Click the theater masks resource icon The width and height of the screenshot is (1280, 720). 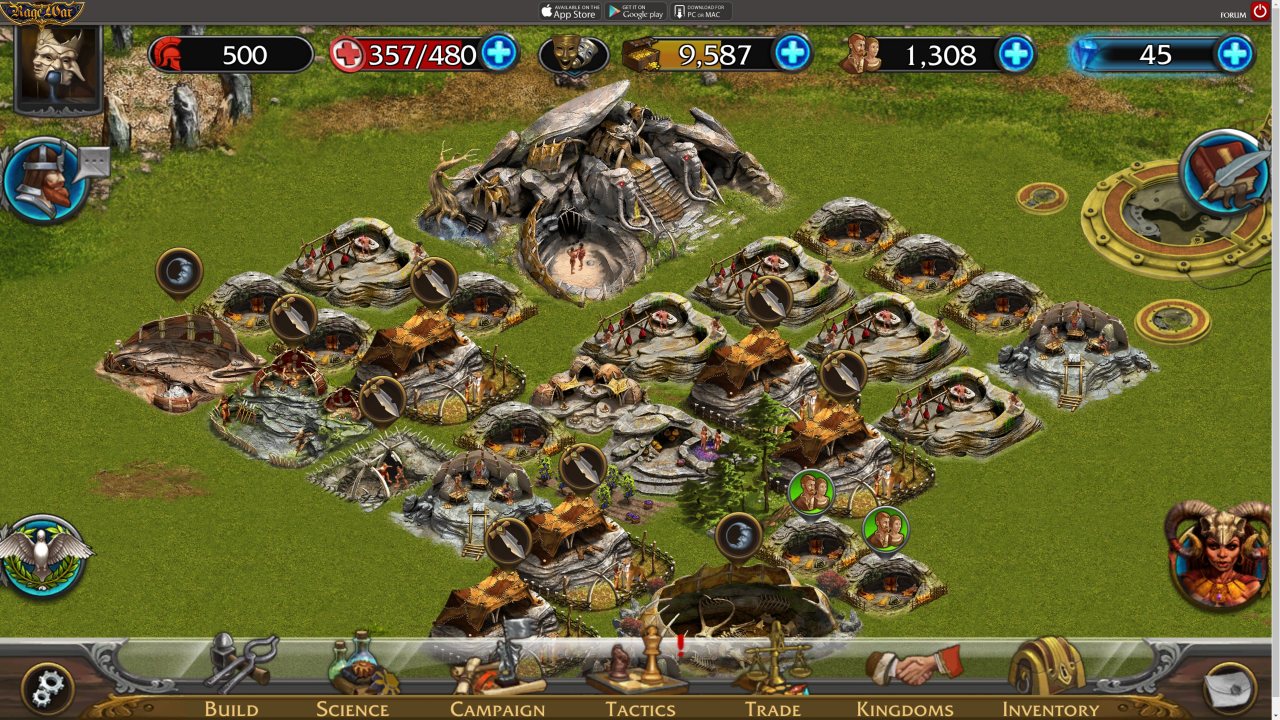(x=575, y=56)
